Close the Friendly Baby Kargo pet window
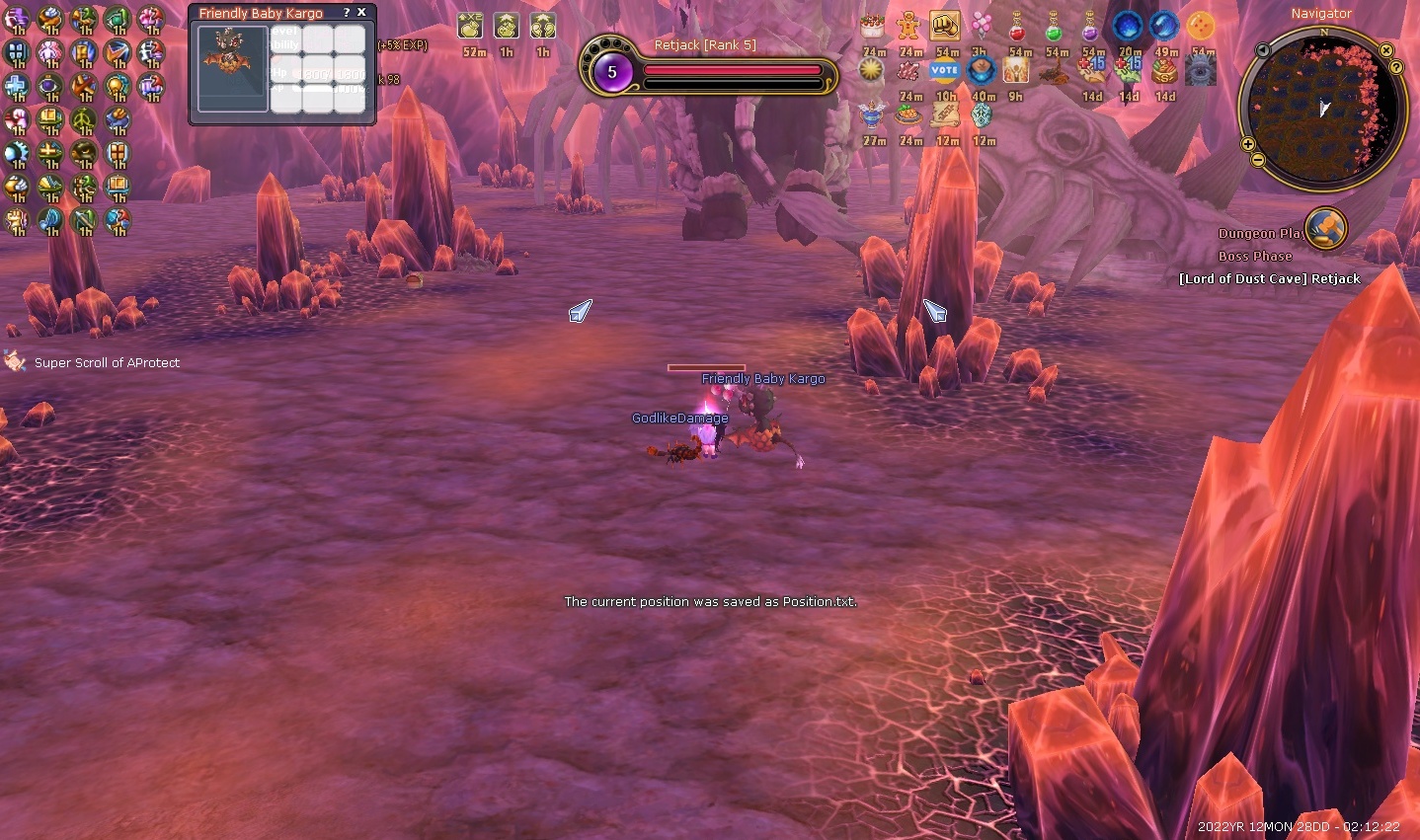 point(361,13)
